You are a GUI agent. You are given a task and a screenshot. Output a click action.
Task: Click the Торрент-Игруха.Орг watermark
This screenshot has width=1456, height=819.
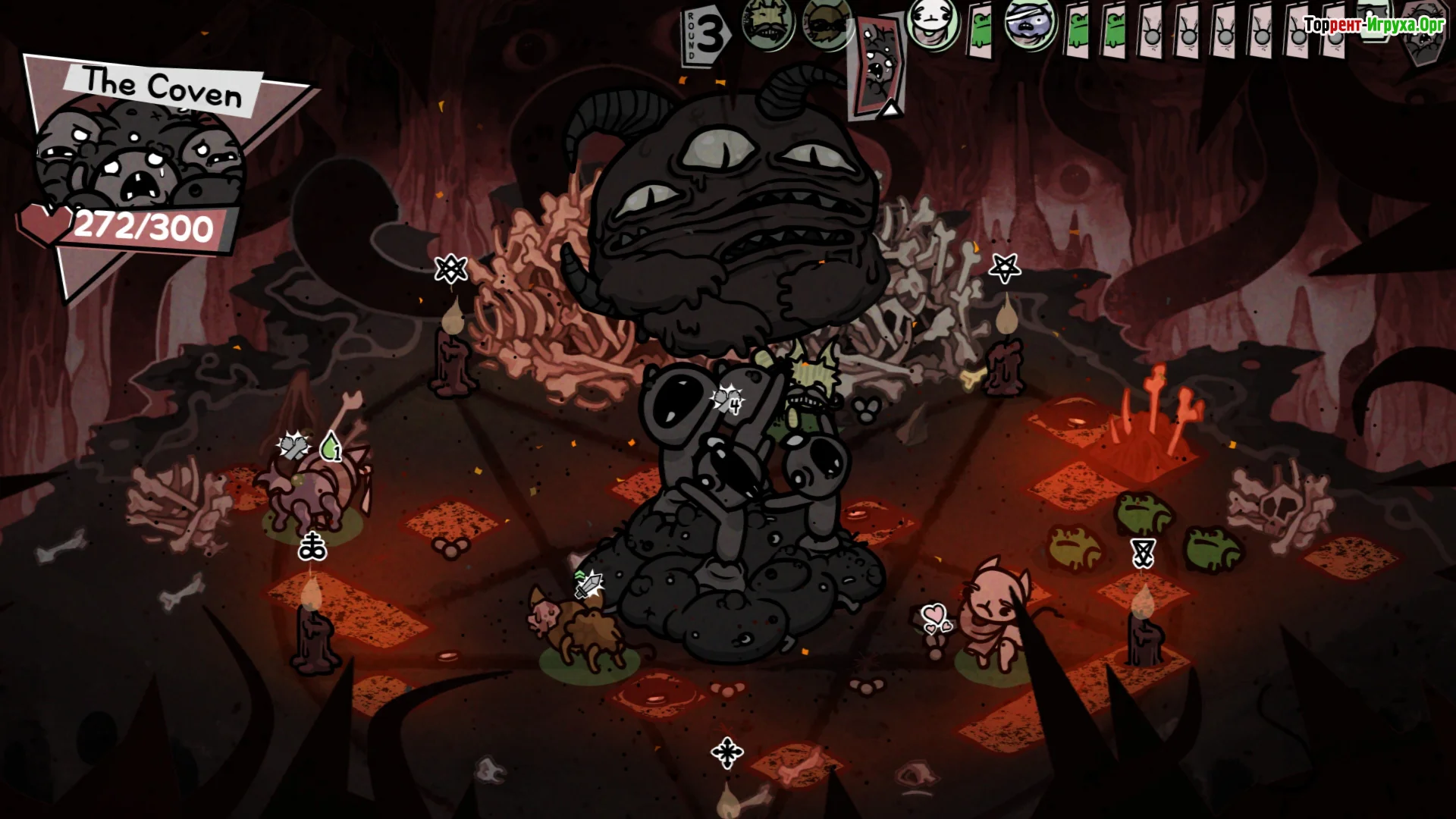click(x=1373, y=24)
